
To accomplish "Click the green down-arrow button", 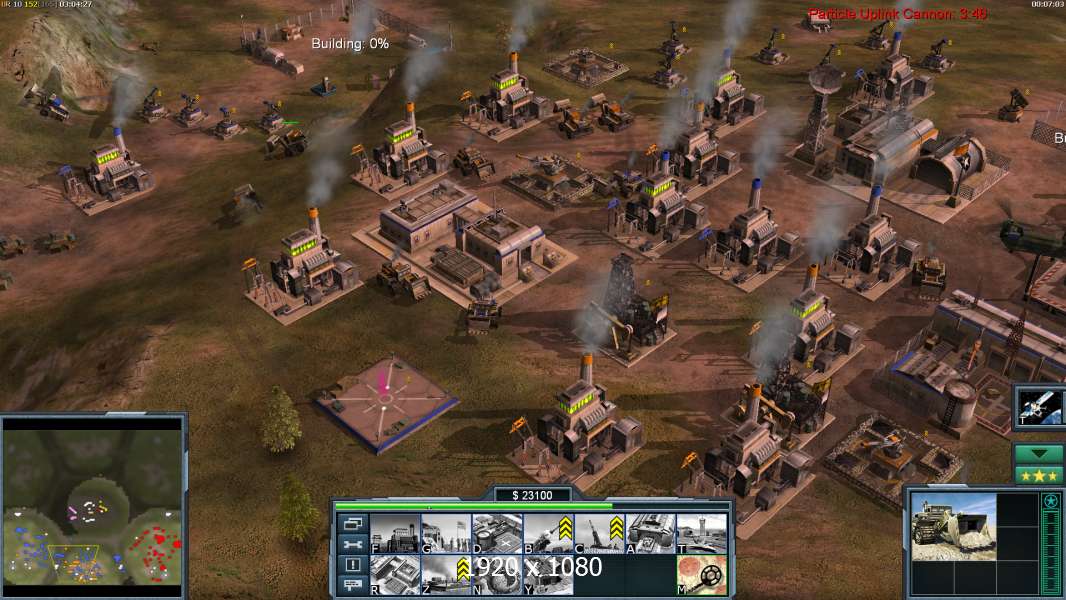I will click(1039, 454).
